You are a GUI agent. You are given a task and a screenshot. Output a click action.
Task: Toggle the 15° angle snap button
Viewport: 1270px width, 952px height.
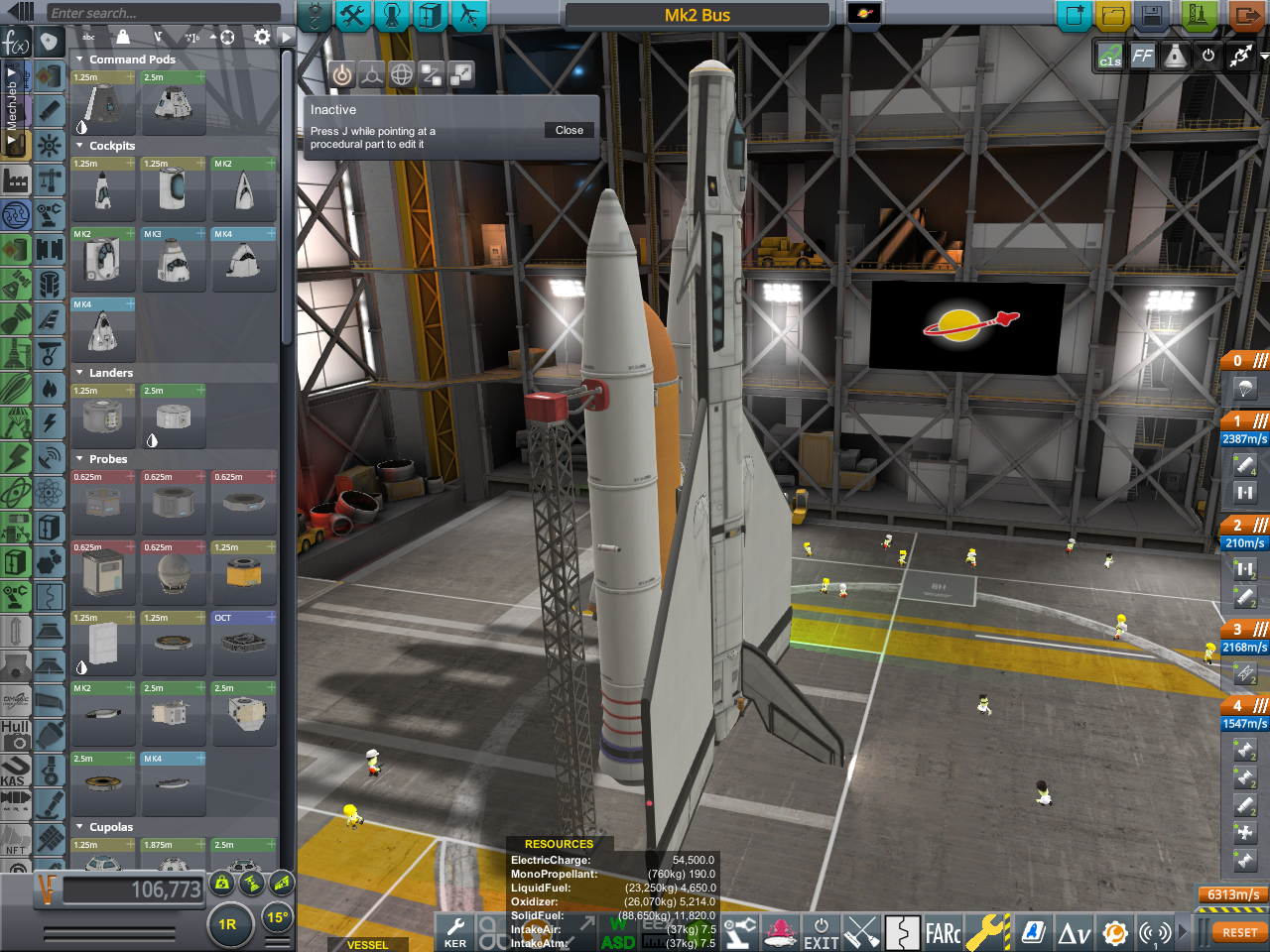pos(277,917)
